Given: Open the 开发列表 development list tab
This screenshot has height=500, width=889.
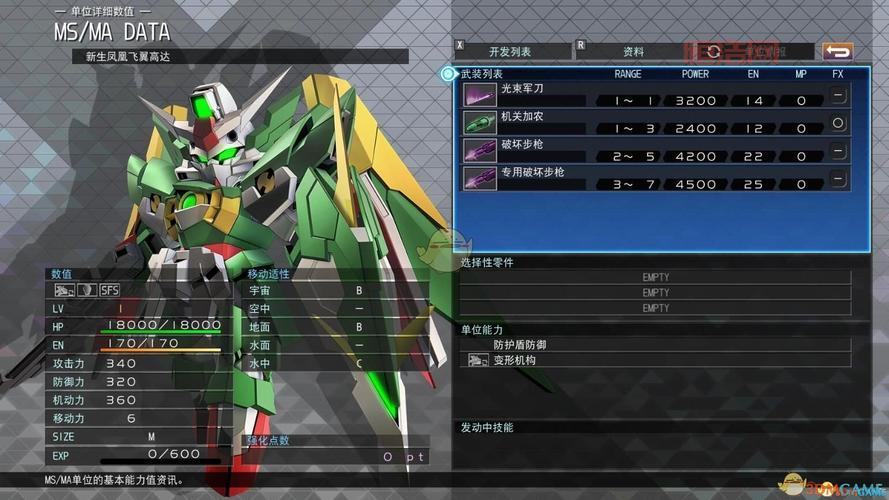Looking at the screenshot, I should (509, 51).
